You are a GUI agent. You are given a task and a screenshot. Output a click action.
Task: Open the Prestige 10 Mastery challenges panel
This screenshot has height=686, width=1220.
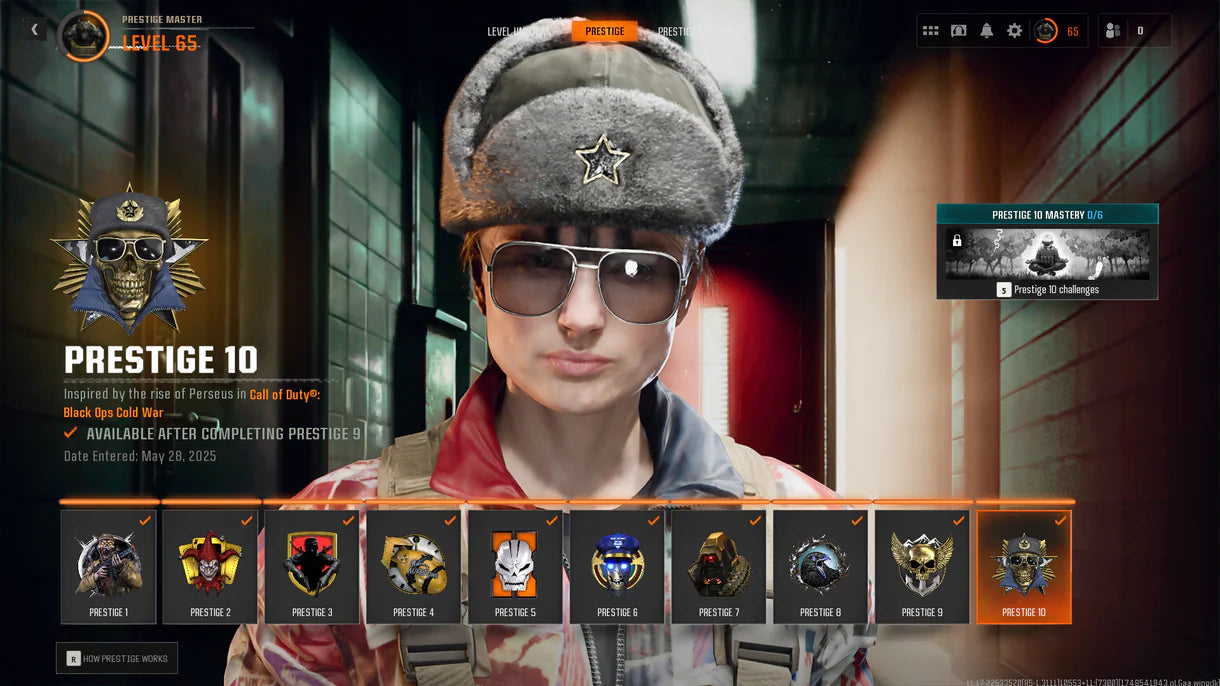[1047, 252]
